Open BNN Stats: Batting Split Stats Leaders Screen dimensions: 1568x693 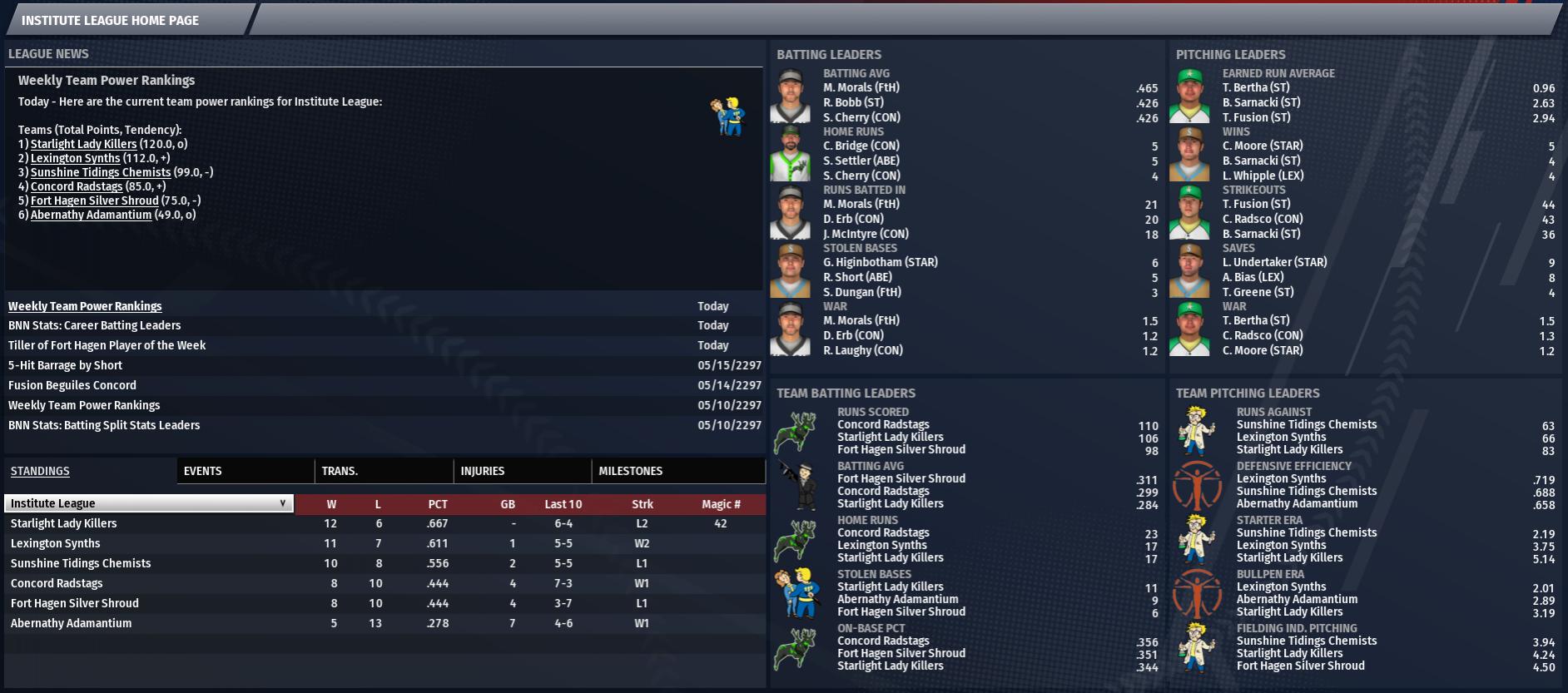pyautogui.click(x=104, y=425)
